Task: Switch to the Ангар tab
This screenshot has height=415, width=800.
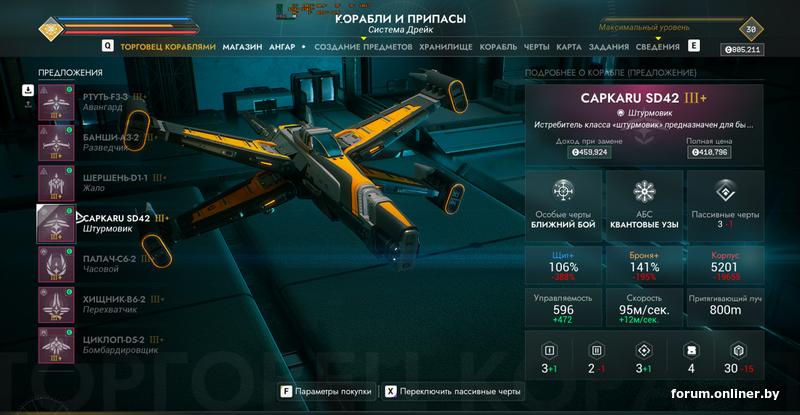Action: tap(282, 47)
